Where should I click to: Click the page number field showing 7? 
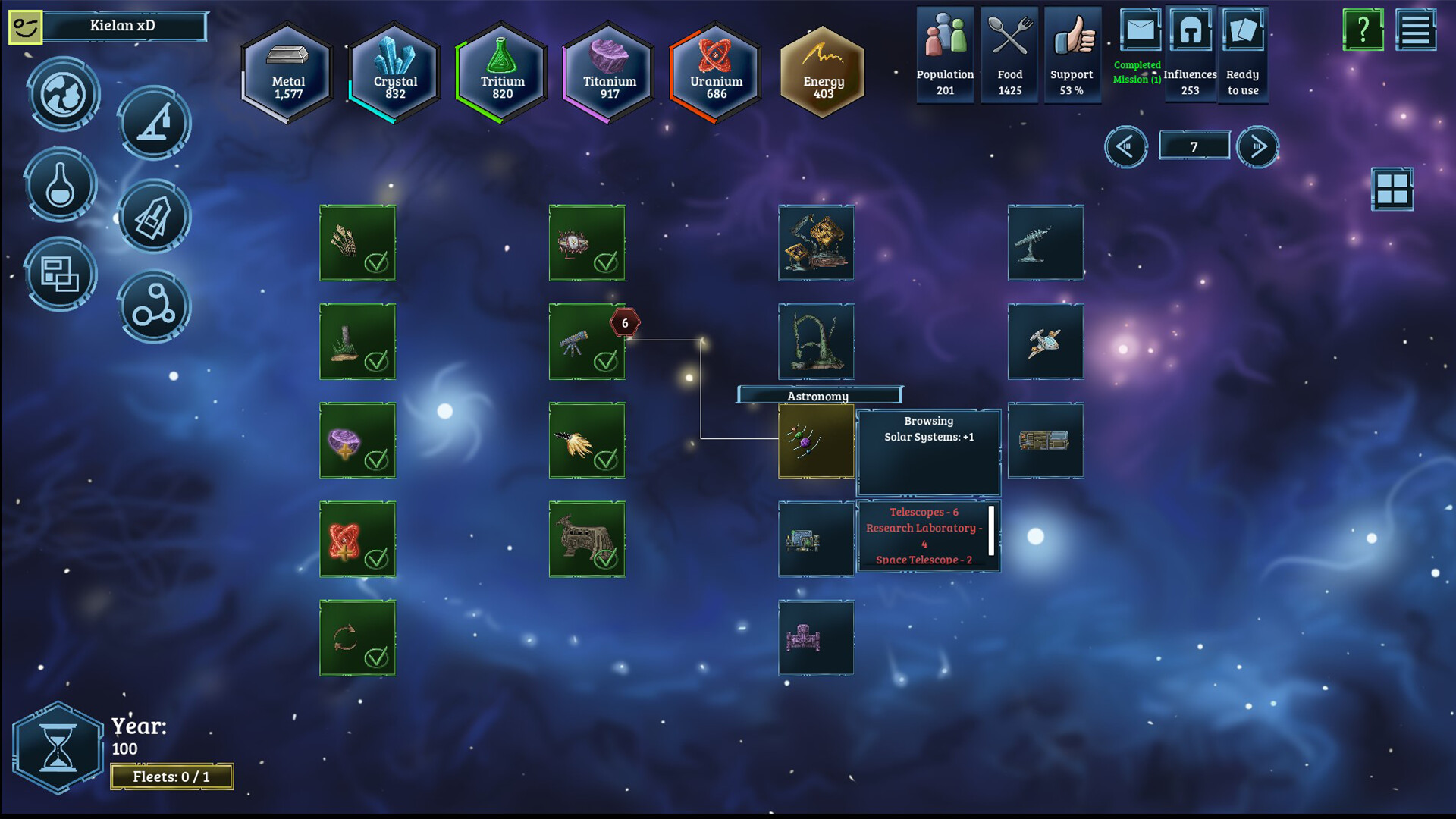click(x=1194, y=145)
